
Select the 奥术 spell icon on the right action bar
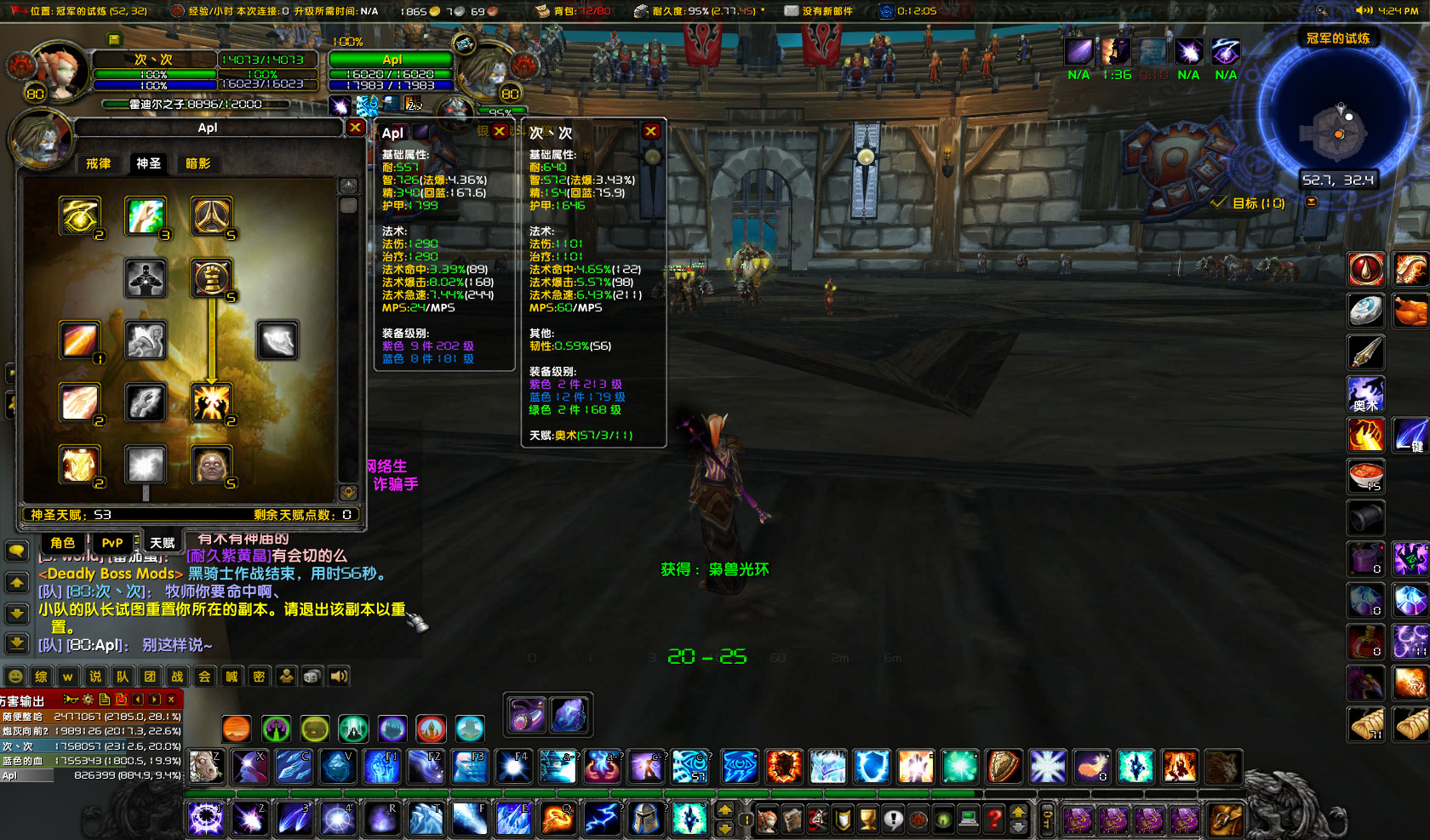(1365, 394)
